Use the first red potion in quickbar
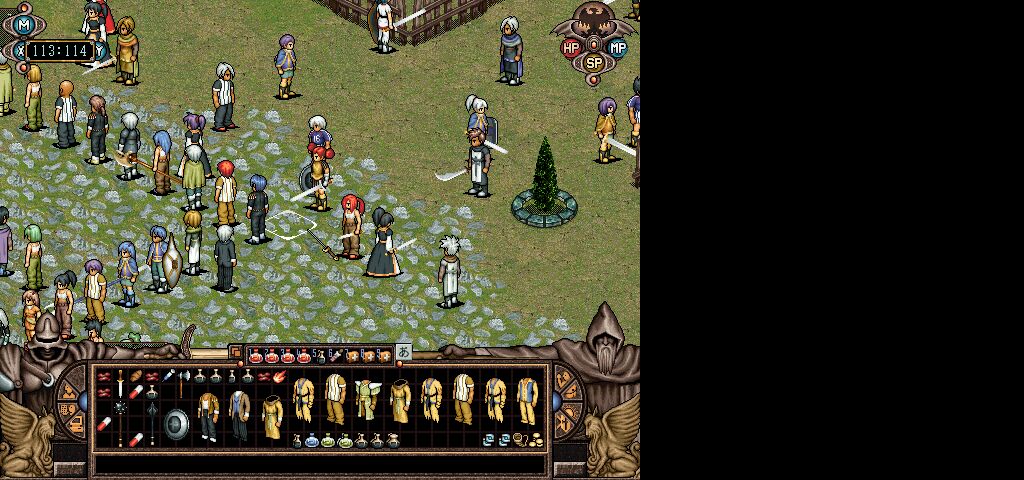 click(256, 355)
